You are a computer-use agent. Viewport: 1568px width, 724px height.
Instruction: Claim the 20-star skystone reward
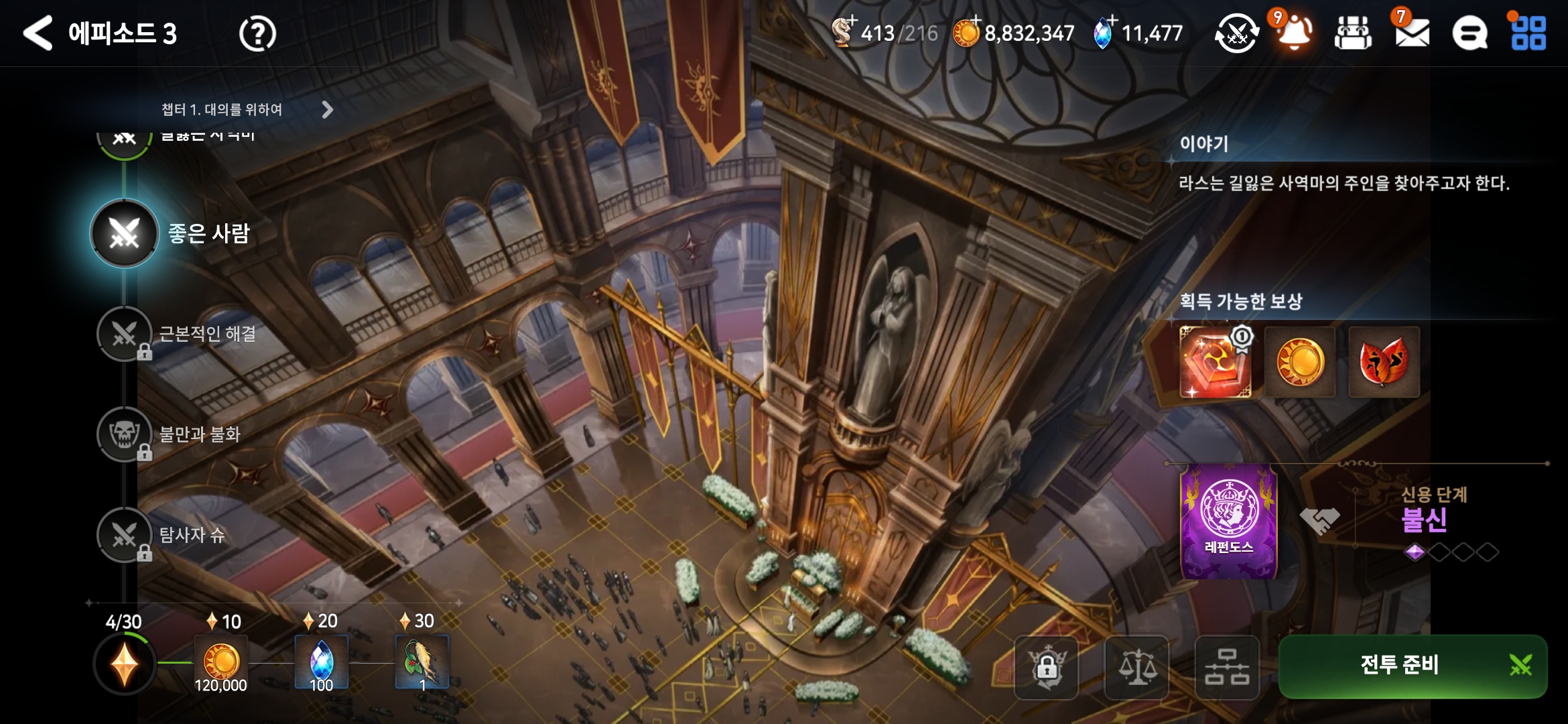click(322, 662)
